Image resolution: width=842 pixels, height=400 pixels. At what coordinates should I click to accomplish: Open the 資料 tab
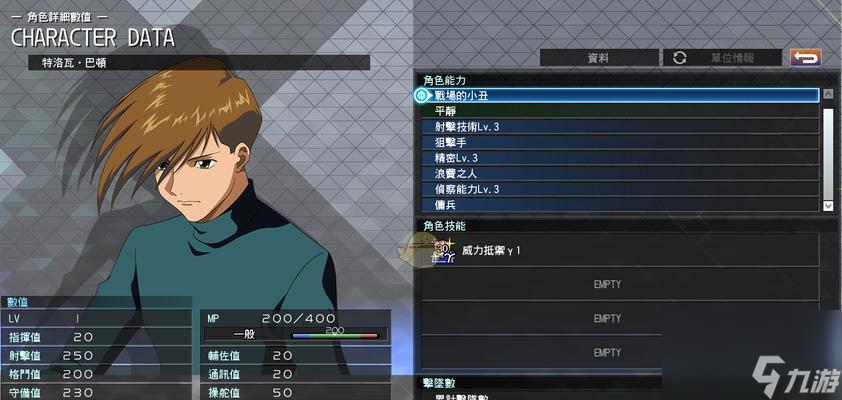tap(599, 58)
